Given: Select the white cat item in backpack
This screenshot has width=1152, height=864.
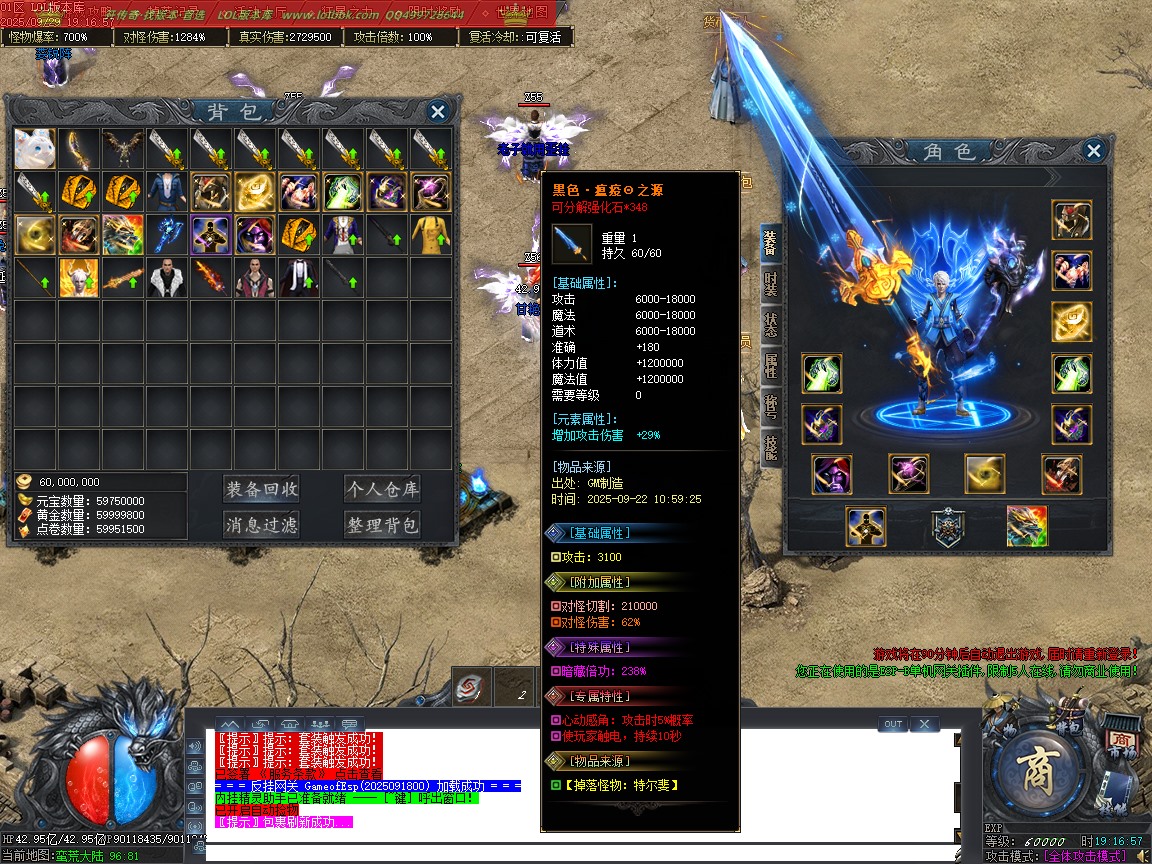Looking at the screenshot, I should point(35,149).
